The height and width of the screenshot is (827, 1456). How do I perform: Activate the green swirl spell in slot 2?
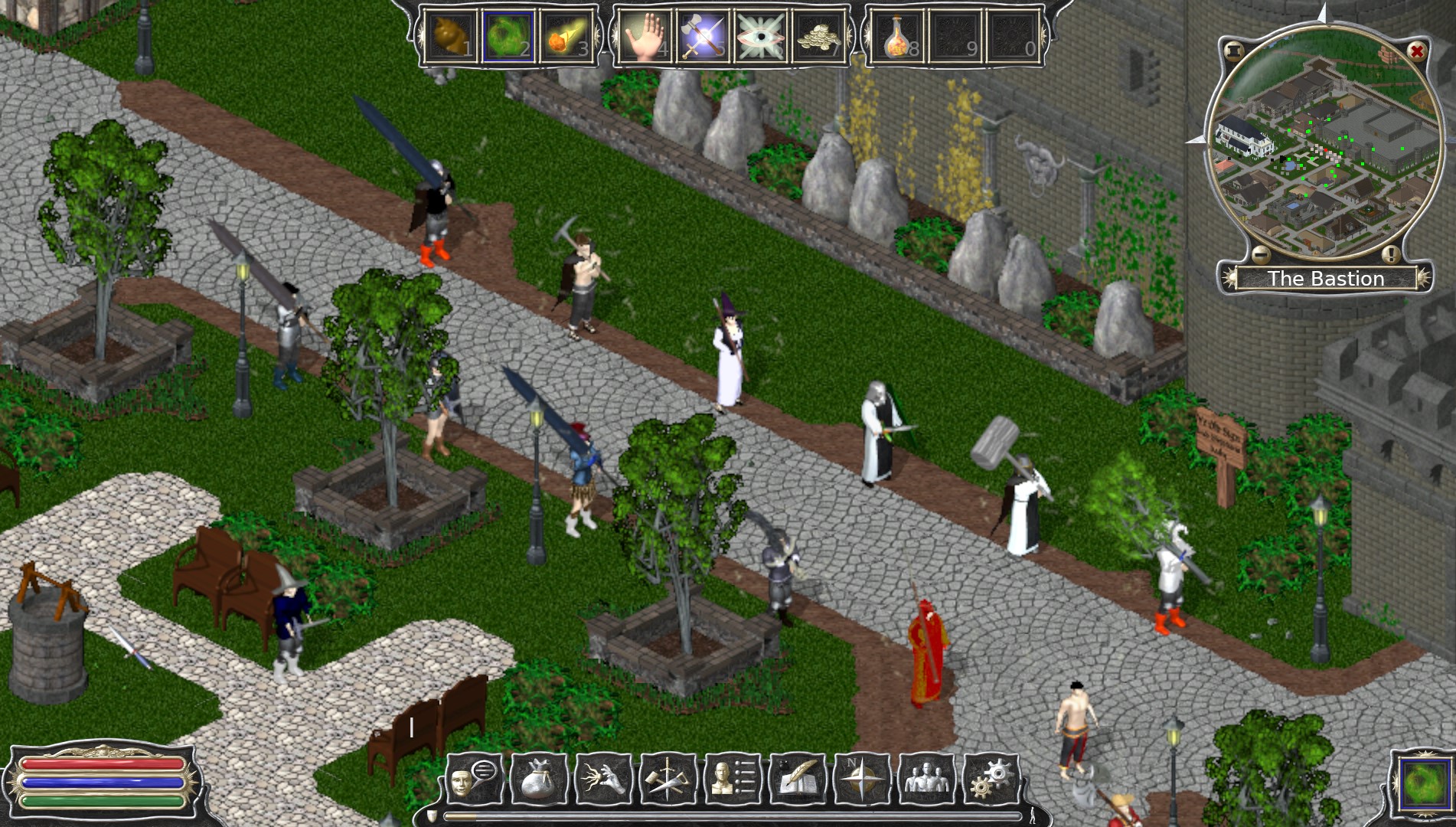[x=508, y=36]
